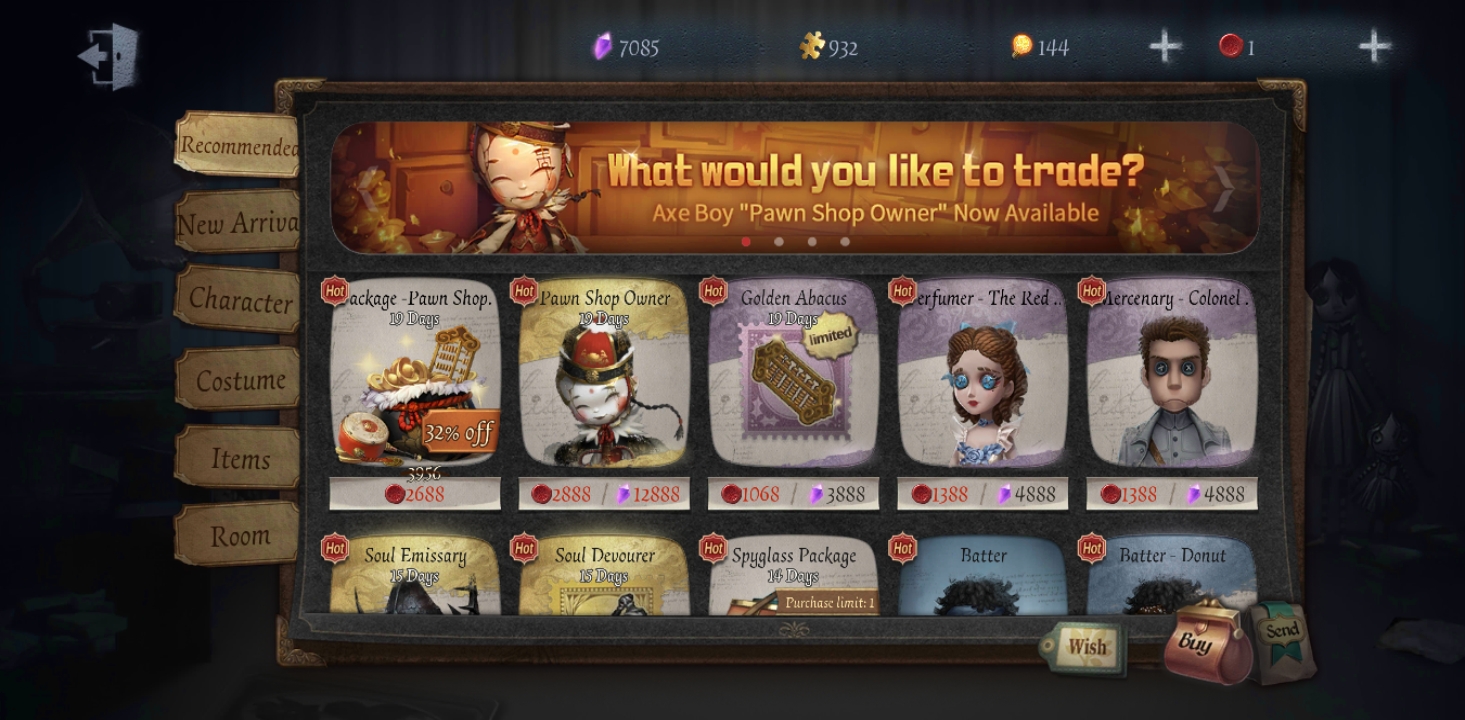Click the plus to purchase more echoes
The width and height of the screenshot is (1465, 720).
click(x=1374, y=45)
